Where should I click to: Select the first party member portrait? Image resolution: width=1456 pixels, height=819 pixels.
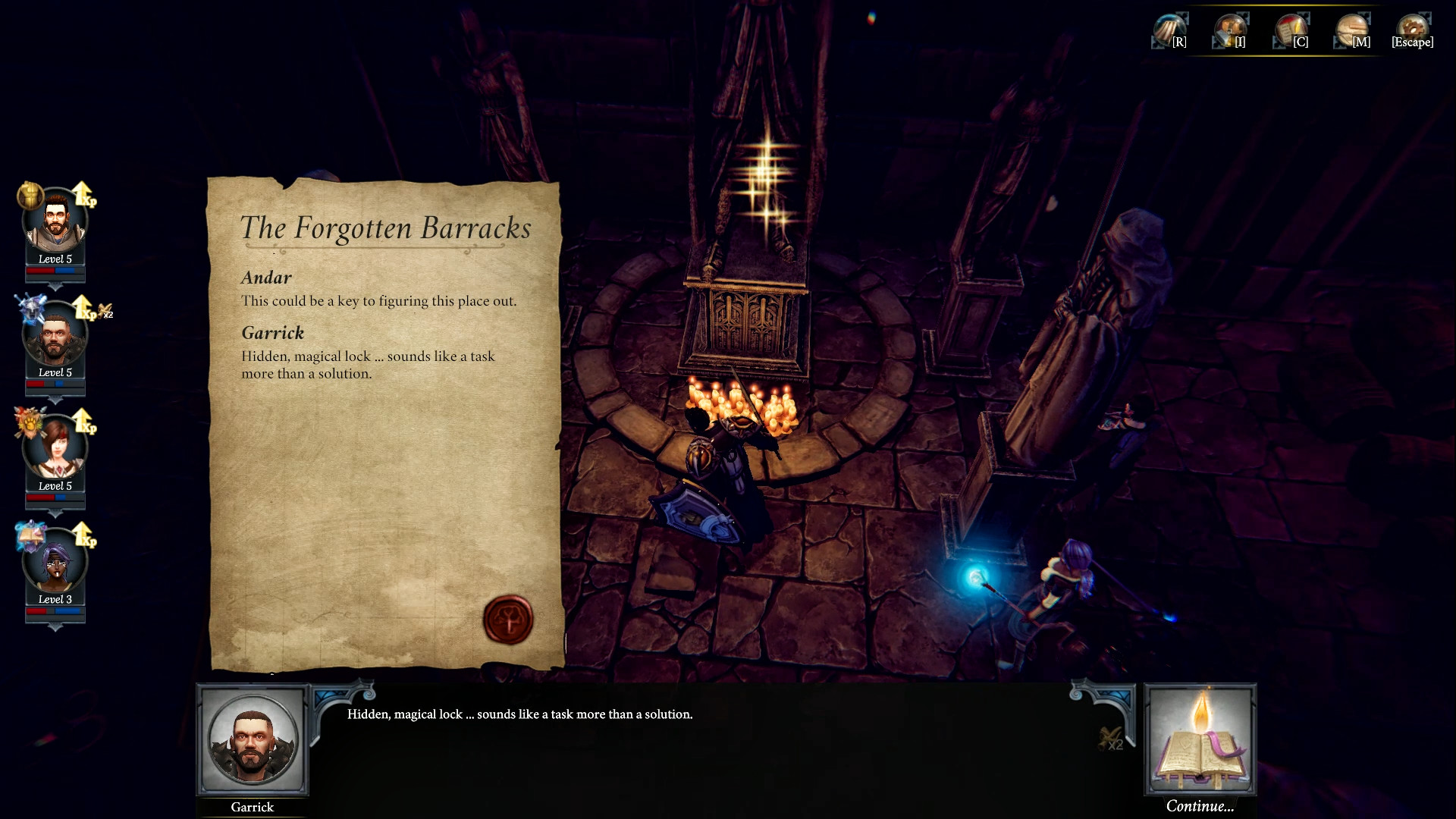click(x=55, y=220)
